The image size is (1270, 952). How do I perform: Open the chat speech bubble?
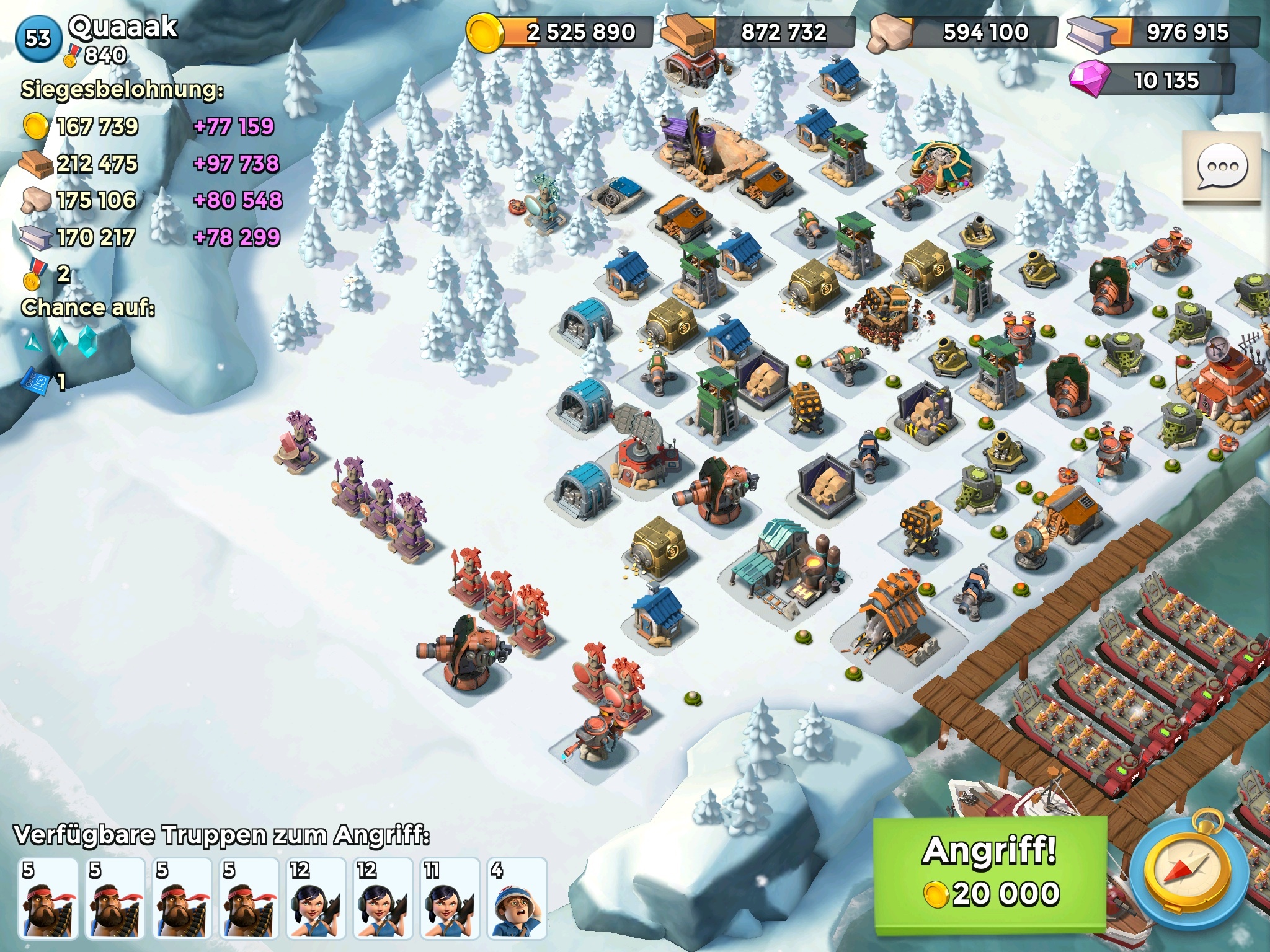(1222, 167)
